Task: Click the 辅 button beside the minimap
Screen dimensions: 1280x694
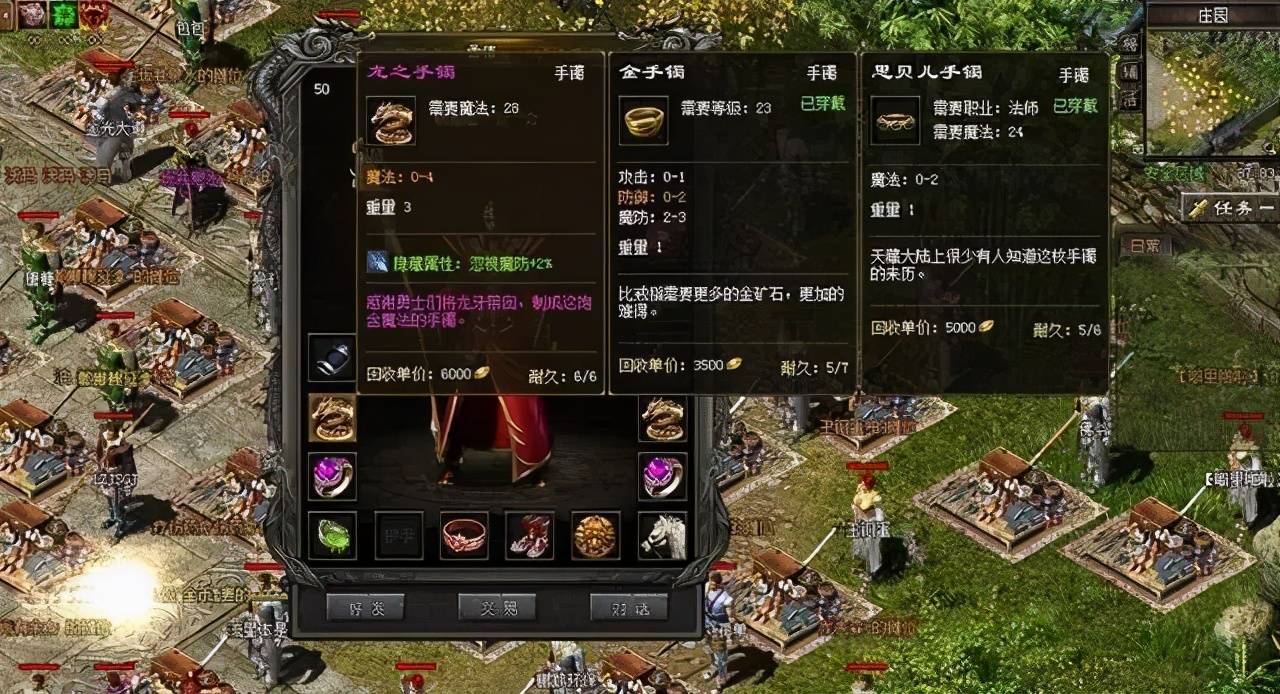Action: point(1129,71)
